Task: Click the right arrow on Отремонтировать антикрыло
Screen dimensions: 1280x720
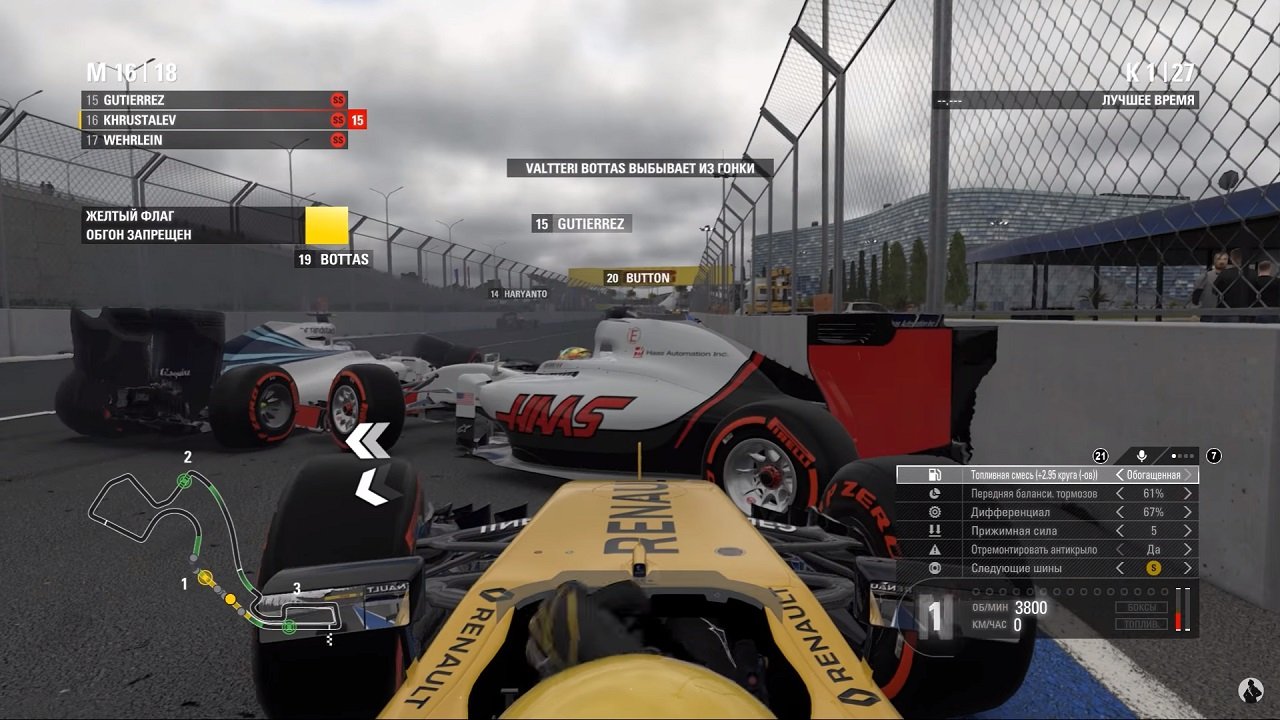Action: pos(1187,549)
